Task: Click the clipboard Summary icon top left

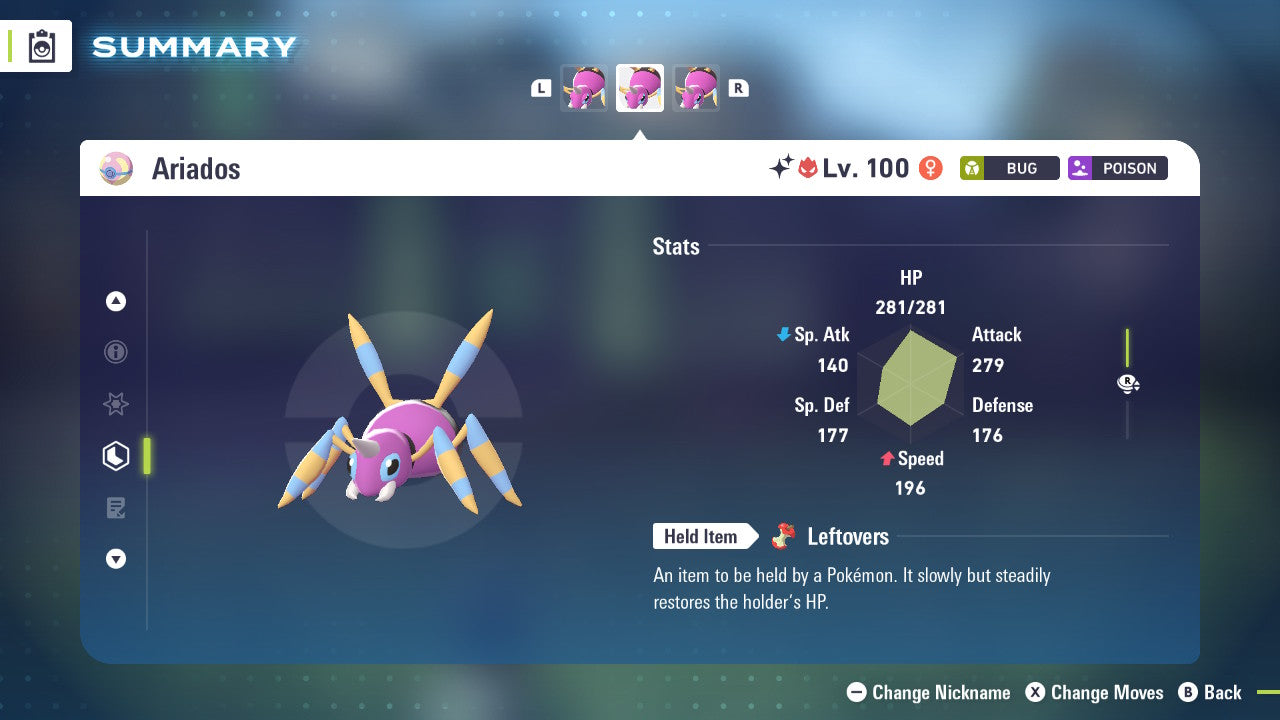Action: tap(42, 46)
